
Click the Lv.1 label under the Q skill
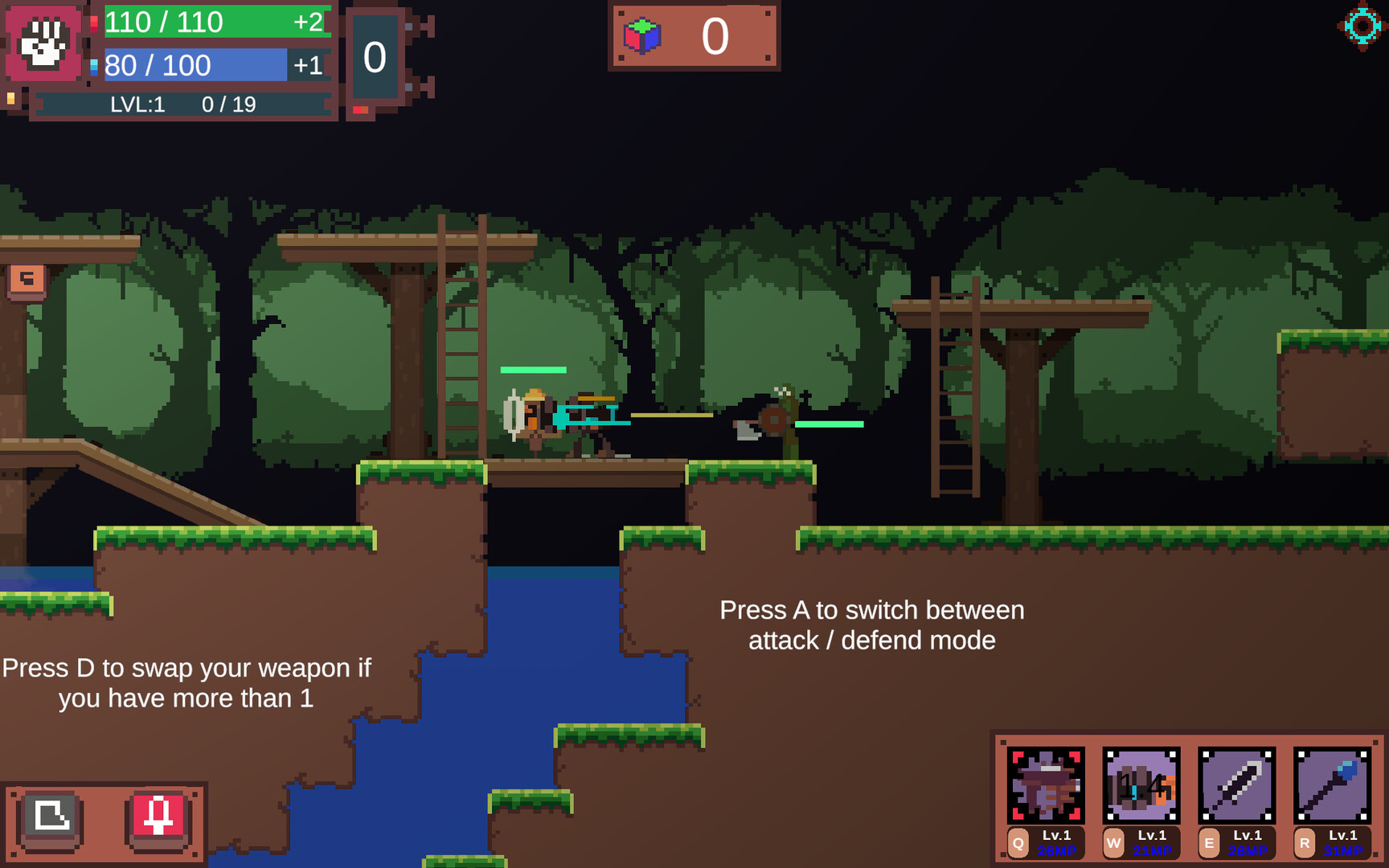click(1055, 836)
